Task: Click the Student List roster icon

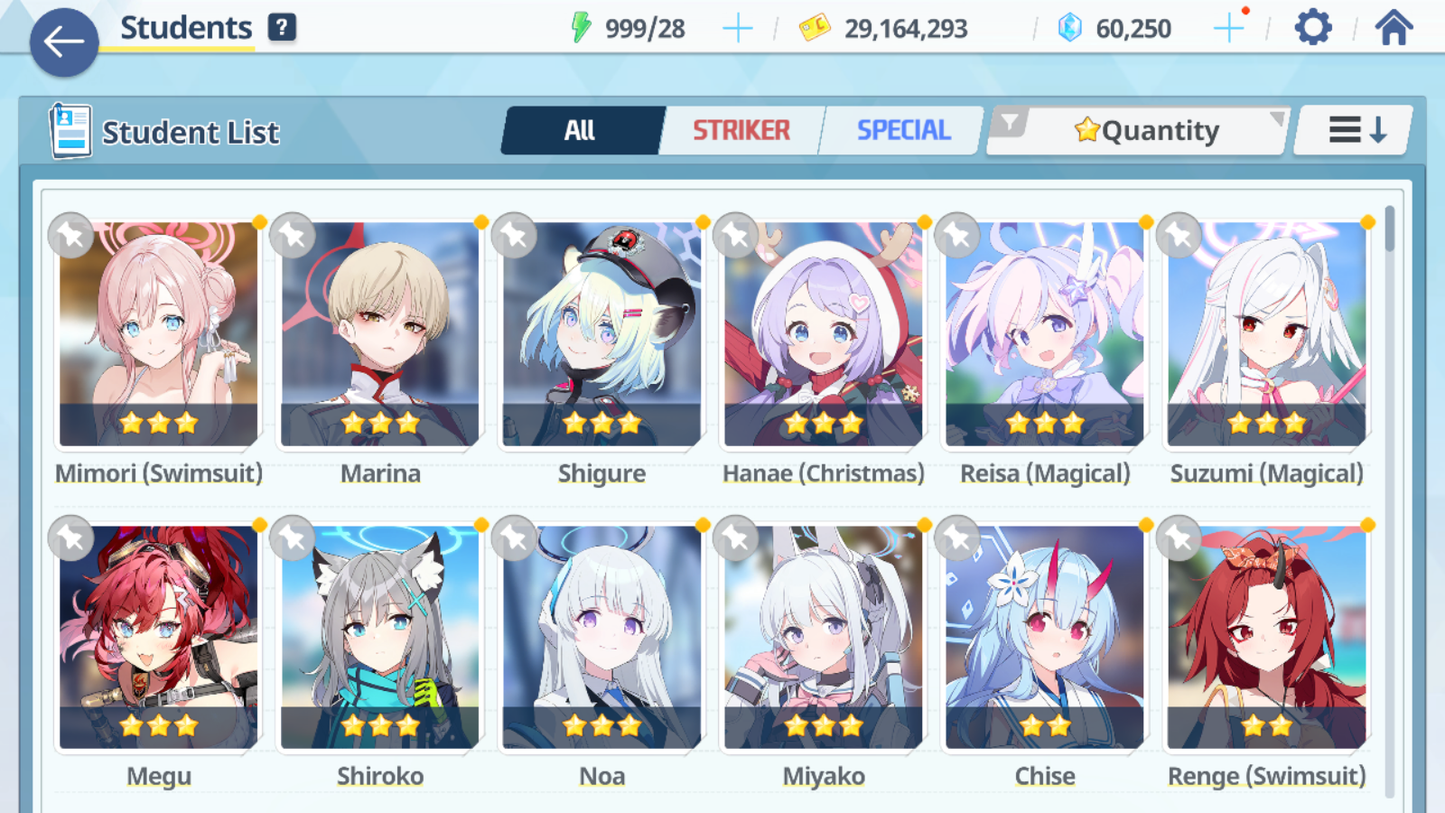Action: point(69,130)
